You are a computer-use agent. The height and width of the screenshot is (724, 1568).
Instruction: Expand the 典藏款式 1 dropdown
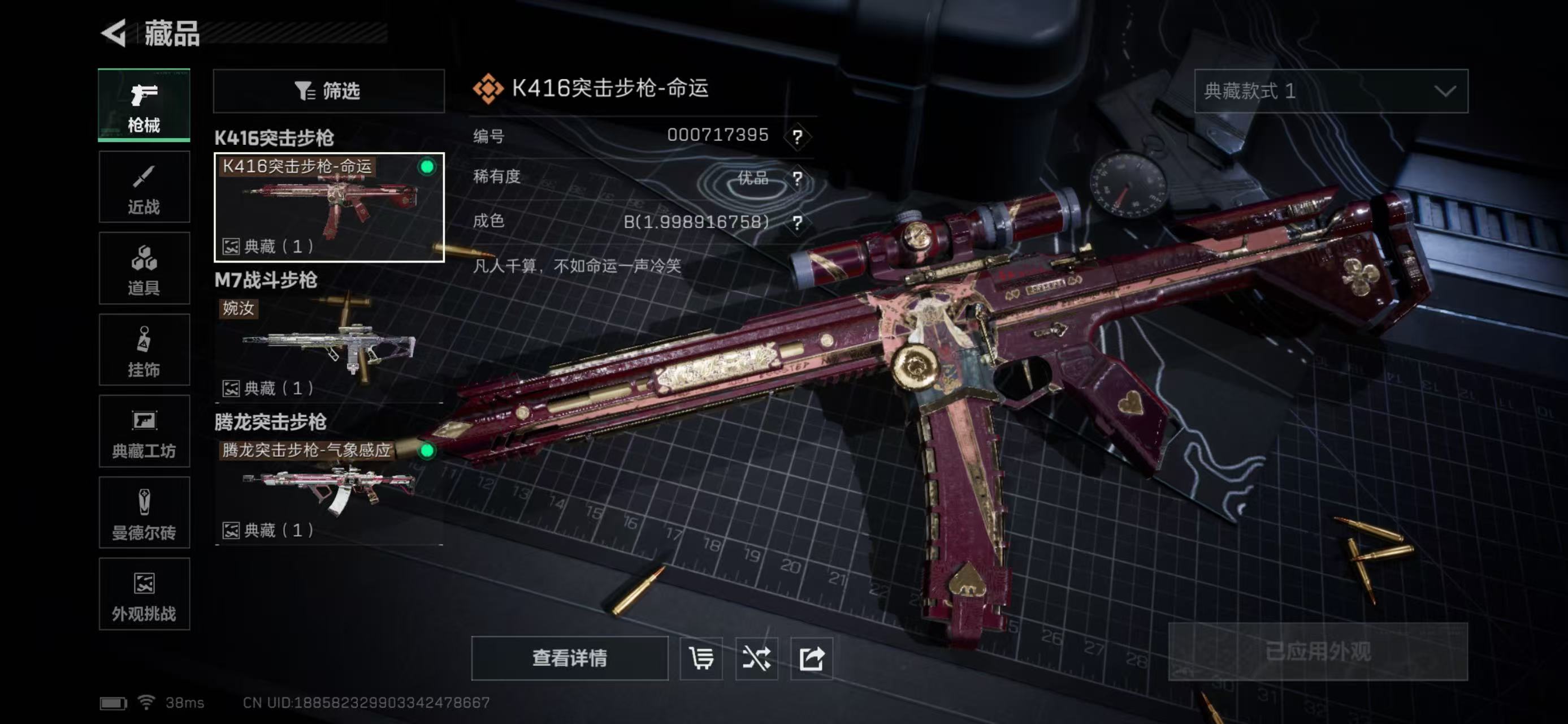point(1331,91)
